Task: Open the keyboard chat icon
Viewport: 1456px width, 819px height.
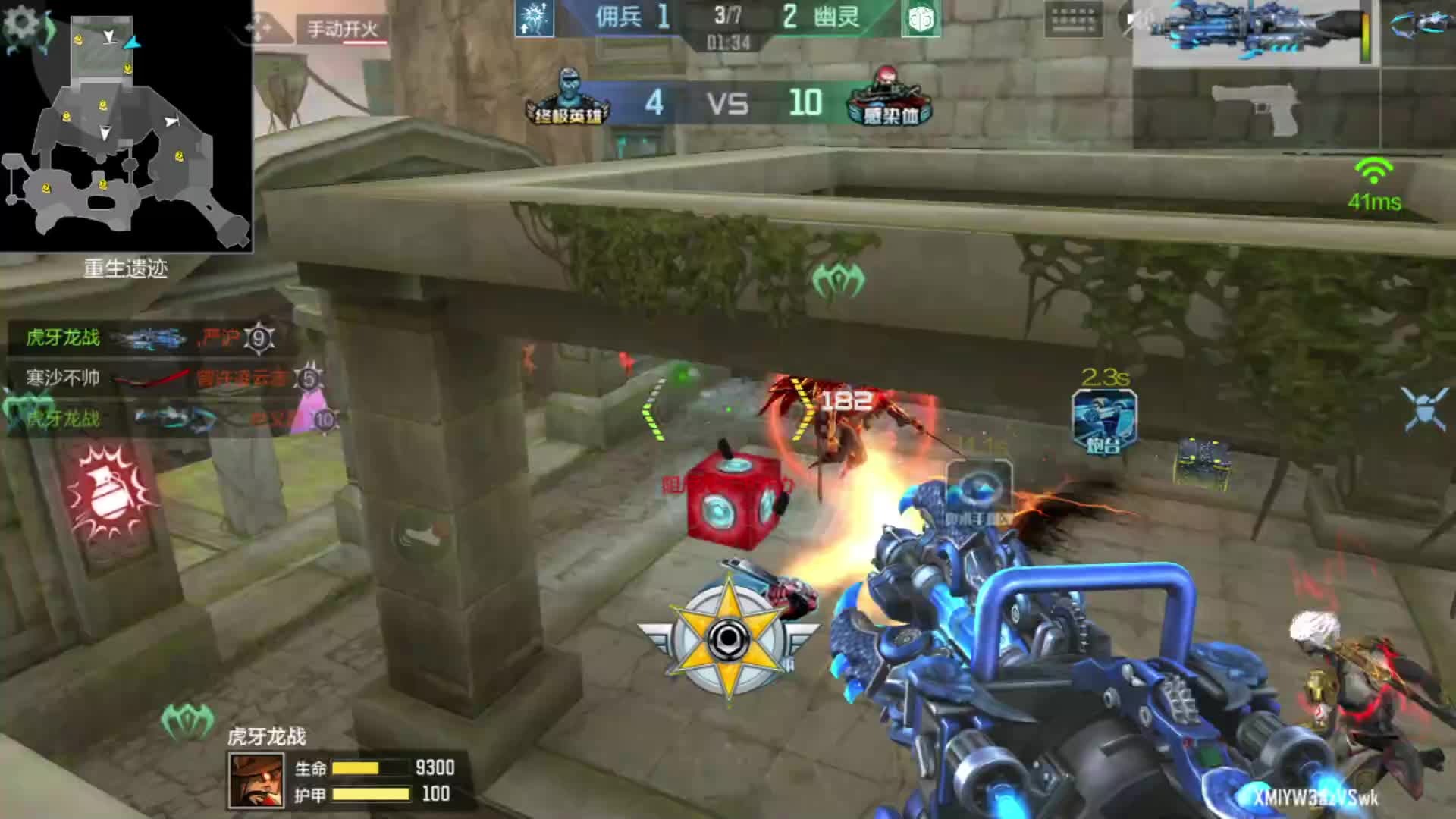Action: pos(1072,19)
